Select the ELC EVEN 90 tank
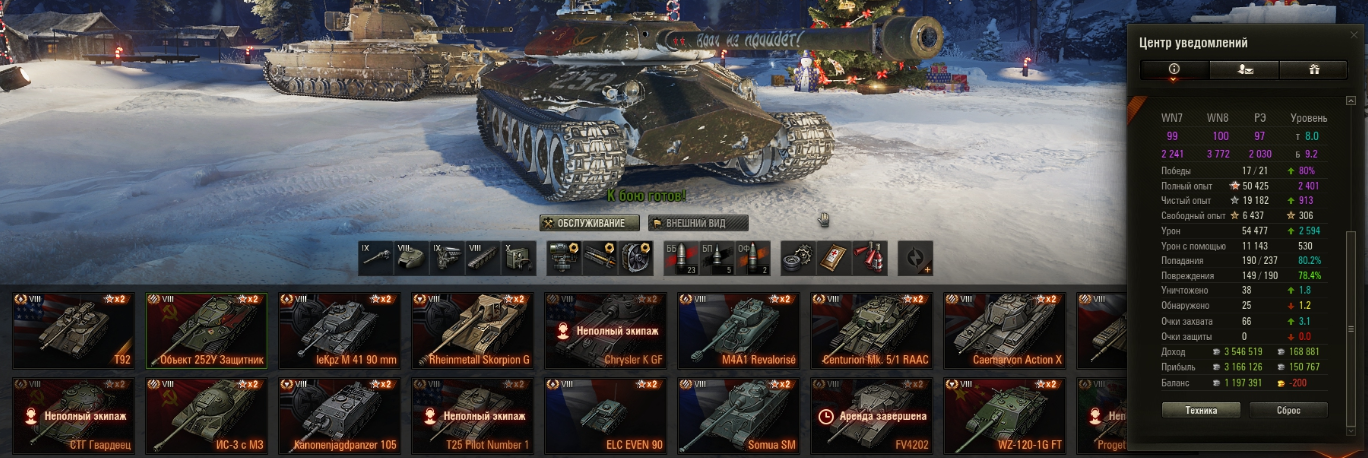 pos(605,415)
